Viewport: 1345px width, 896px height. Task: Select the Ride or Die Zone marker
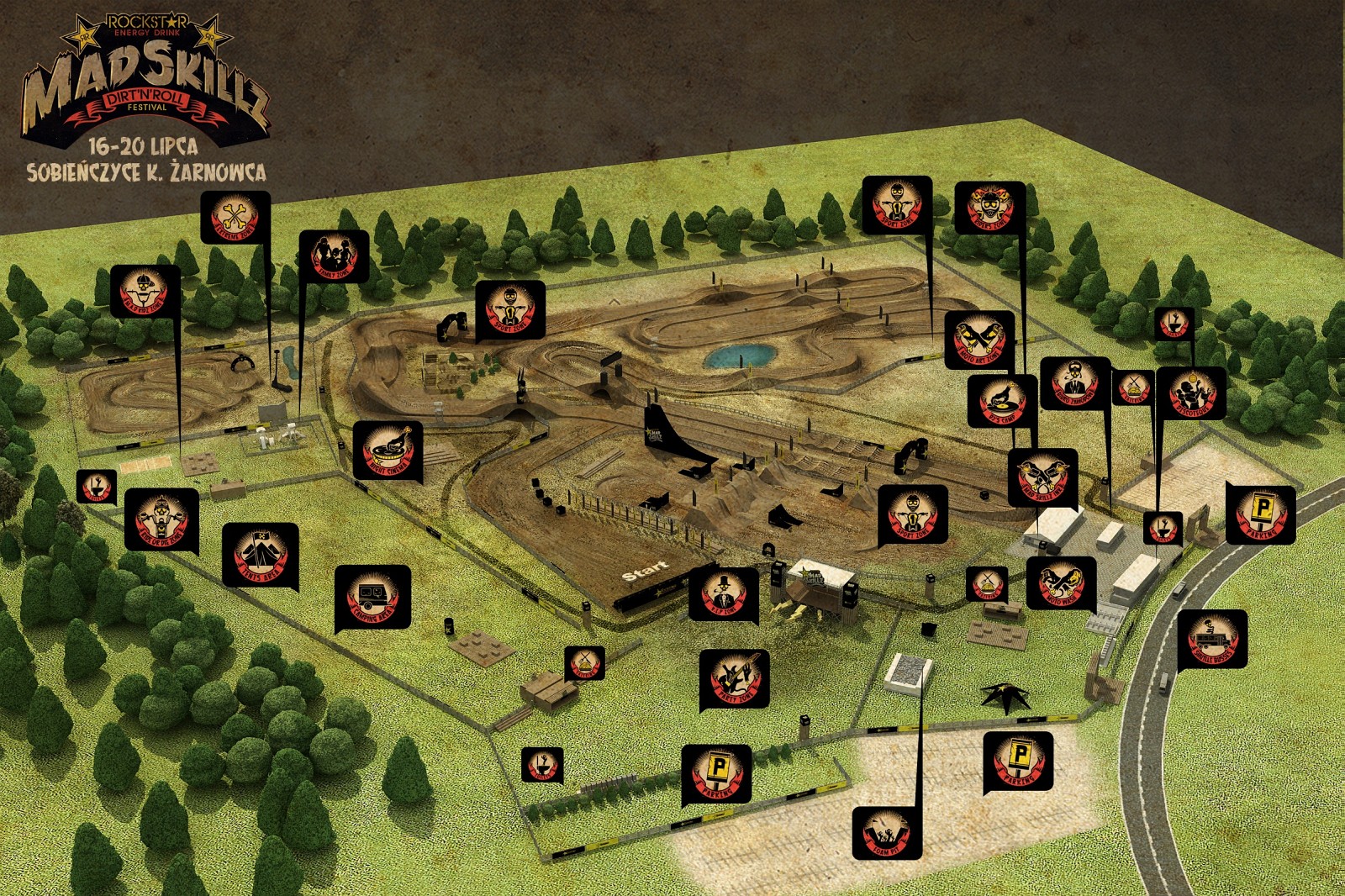tap(161, 519)
